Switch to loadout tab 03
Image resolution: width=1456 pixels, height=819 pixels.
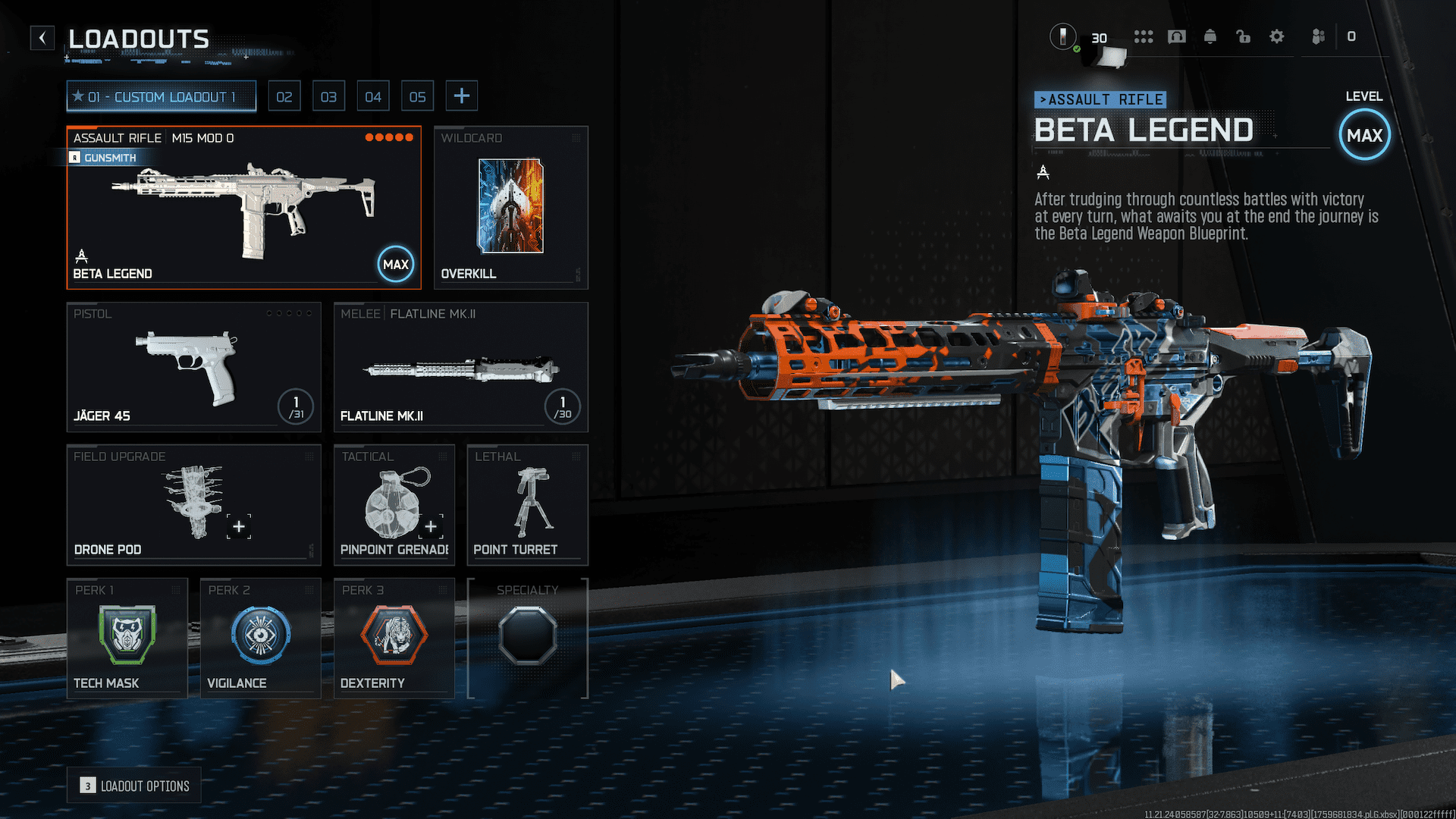click(x=328, y=96)
